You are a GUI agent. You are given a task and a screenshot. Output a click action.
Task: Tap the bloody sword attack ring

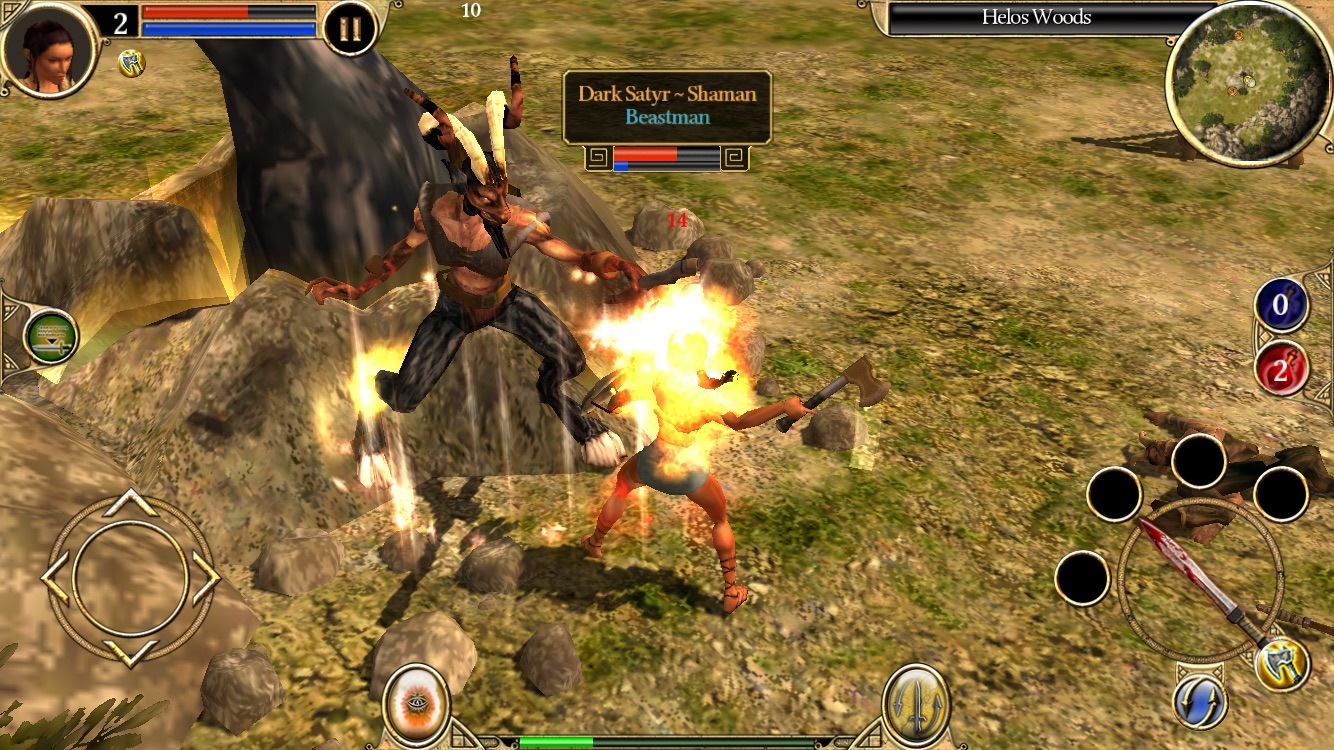[x=1199, y=580]
